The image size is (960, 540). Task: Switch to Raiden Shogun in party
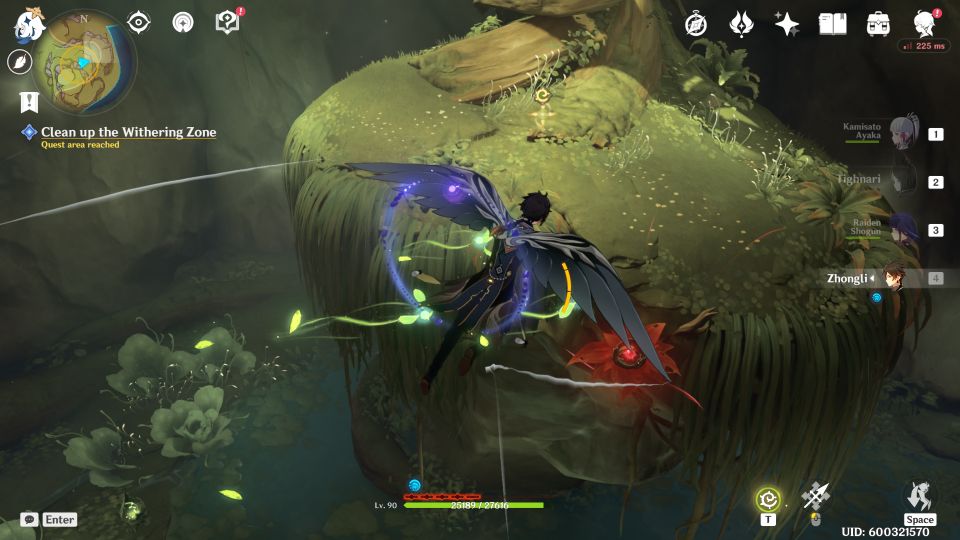click(903, 229)
